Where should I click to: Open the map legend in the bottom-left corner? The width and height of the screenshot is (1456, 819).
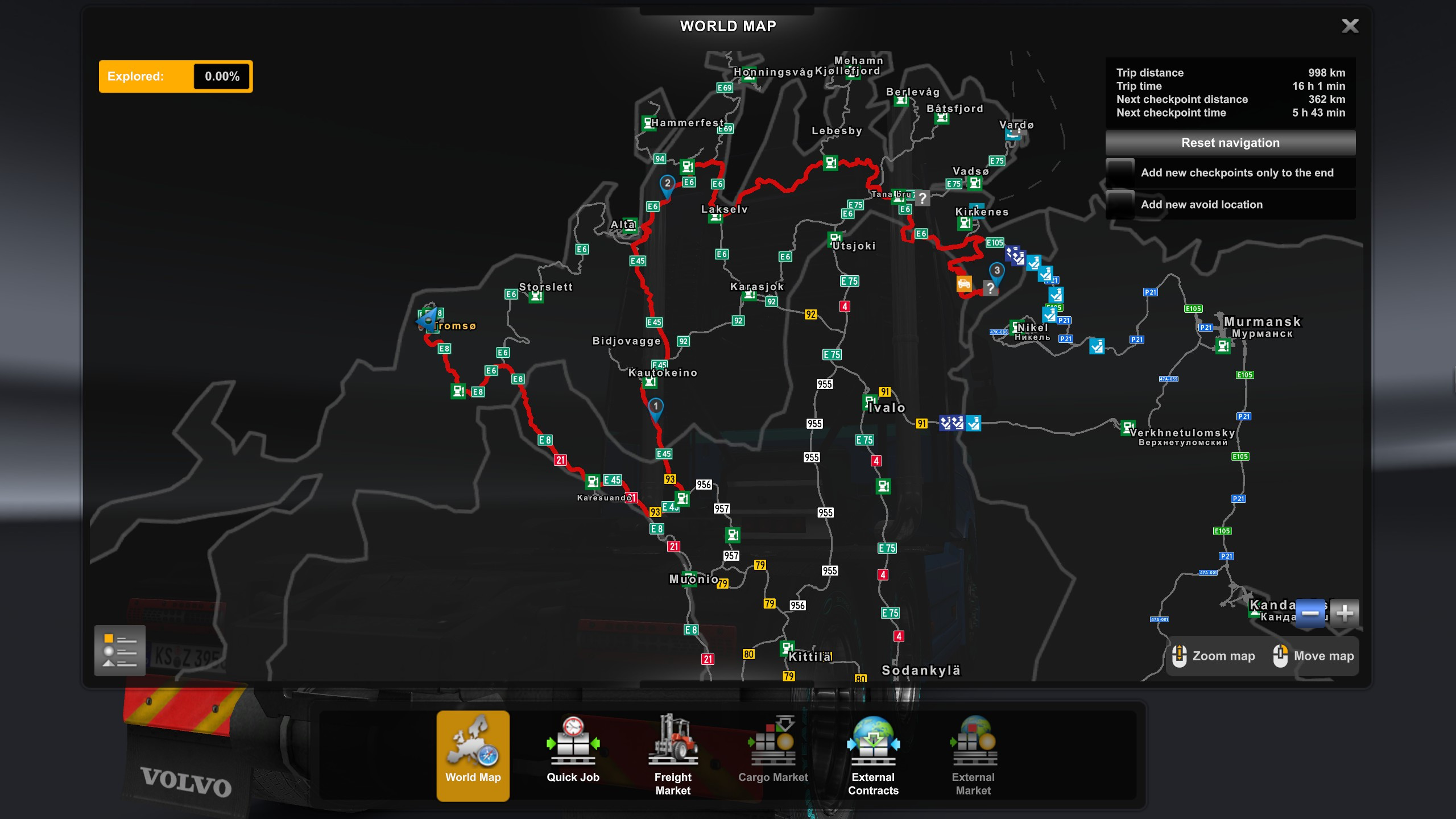pyautogui.click(x=119, y=650)
